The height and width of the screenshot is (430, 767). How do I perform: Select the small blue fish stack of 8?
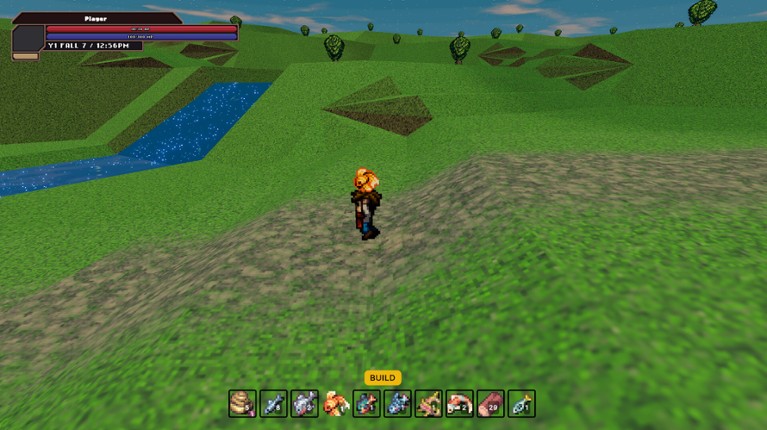273,404
